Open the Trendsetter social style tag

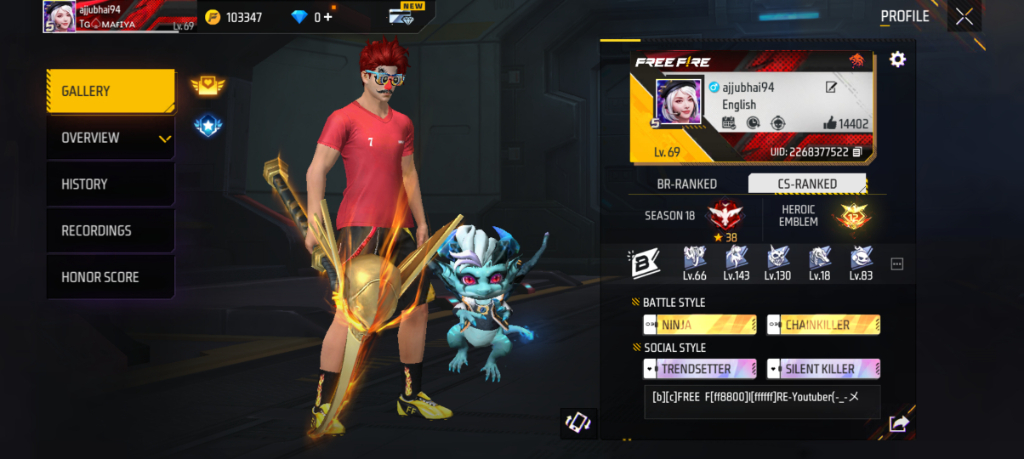click(x=699, y=369)
